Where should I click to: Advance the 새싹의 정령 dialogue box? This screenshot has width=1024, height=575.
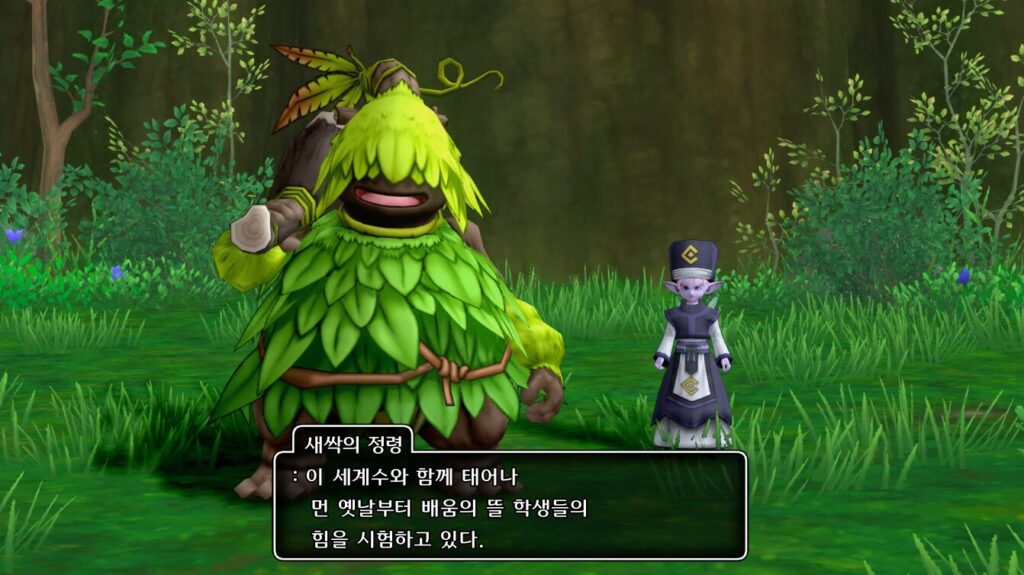[510, 507]
